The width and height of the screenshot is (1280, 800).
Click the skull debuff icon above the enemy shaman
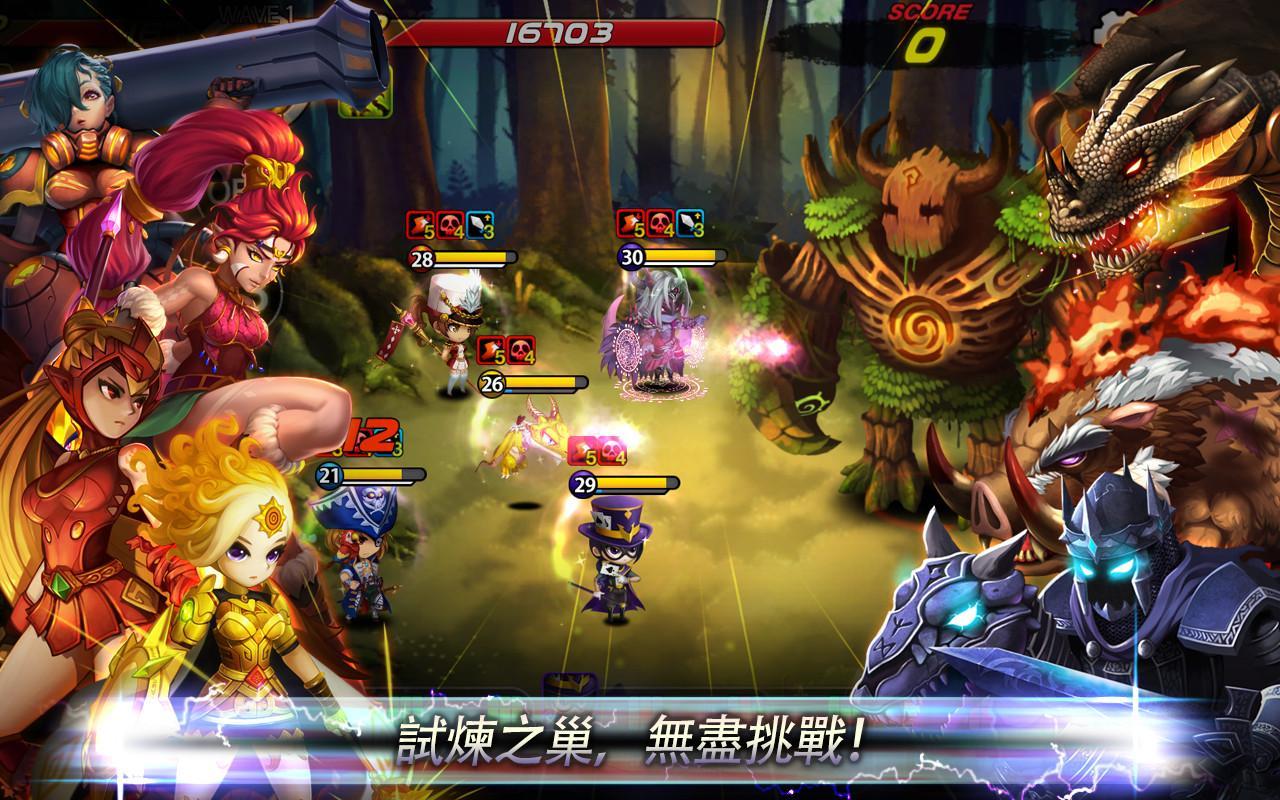(658, 226)
